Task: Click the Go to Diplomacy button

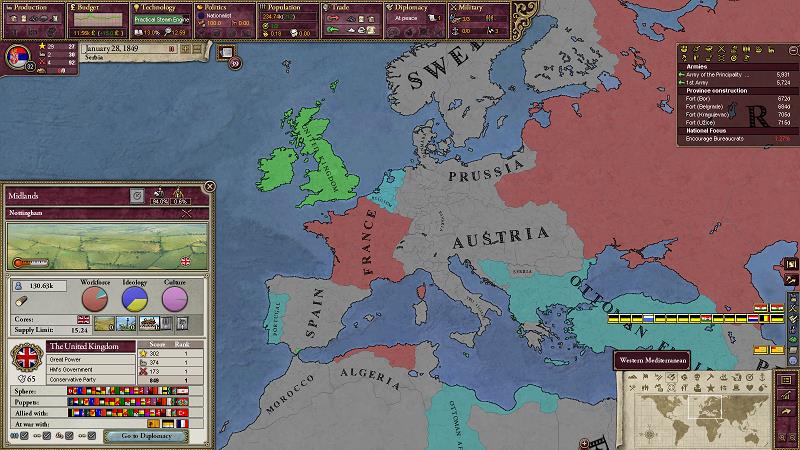Action: (147, 436)
